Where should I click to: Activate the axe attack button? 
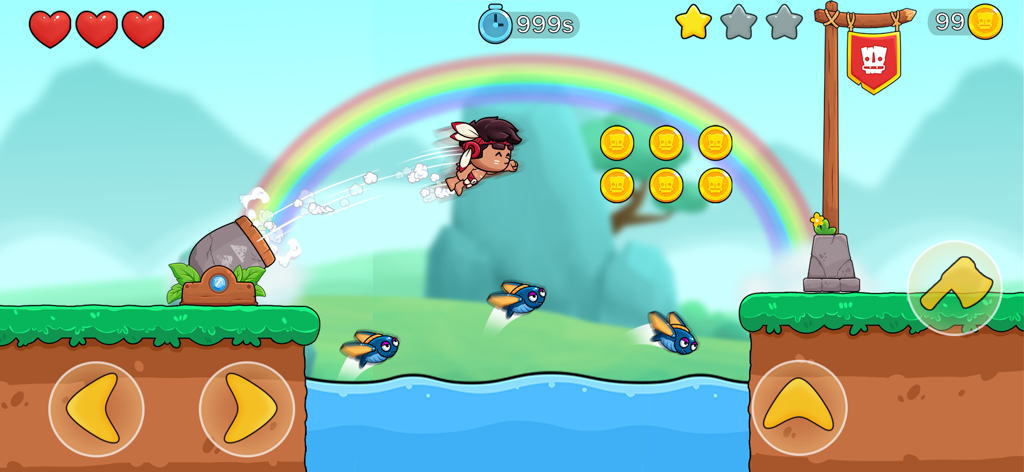coord(955,288)
